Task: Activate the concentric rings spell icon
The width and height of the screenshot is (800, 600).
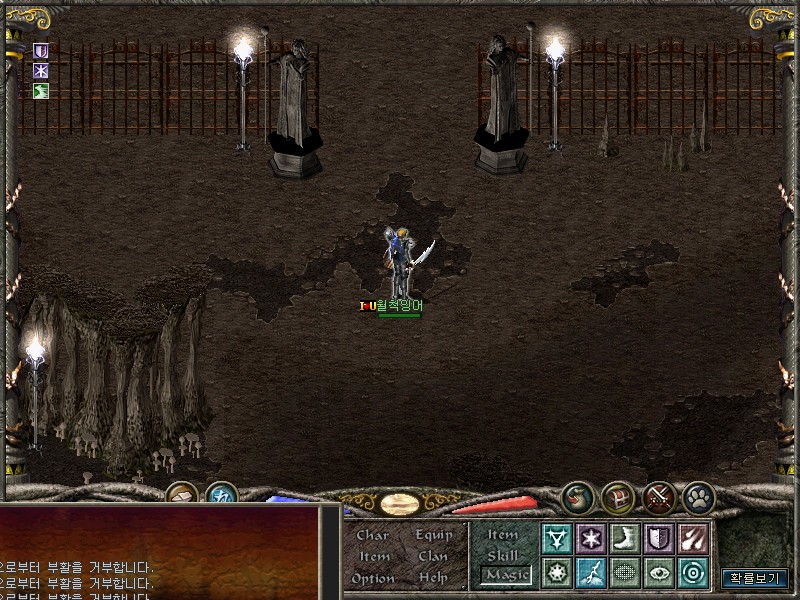Action: point(692,572)
